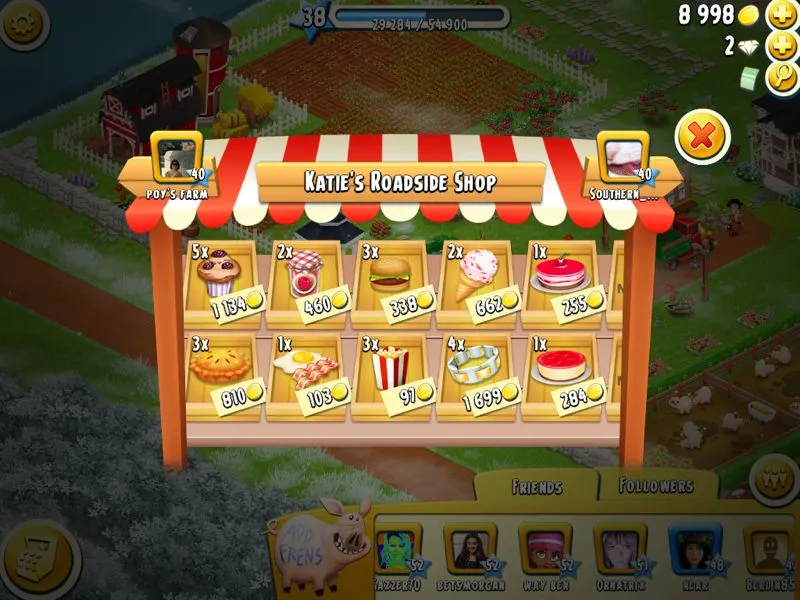Buy the ice cream cones for 662
Viewport: 800px width, 600px height.
click(476, 275)
